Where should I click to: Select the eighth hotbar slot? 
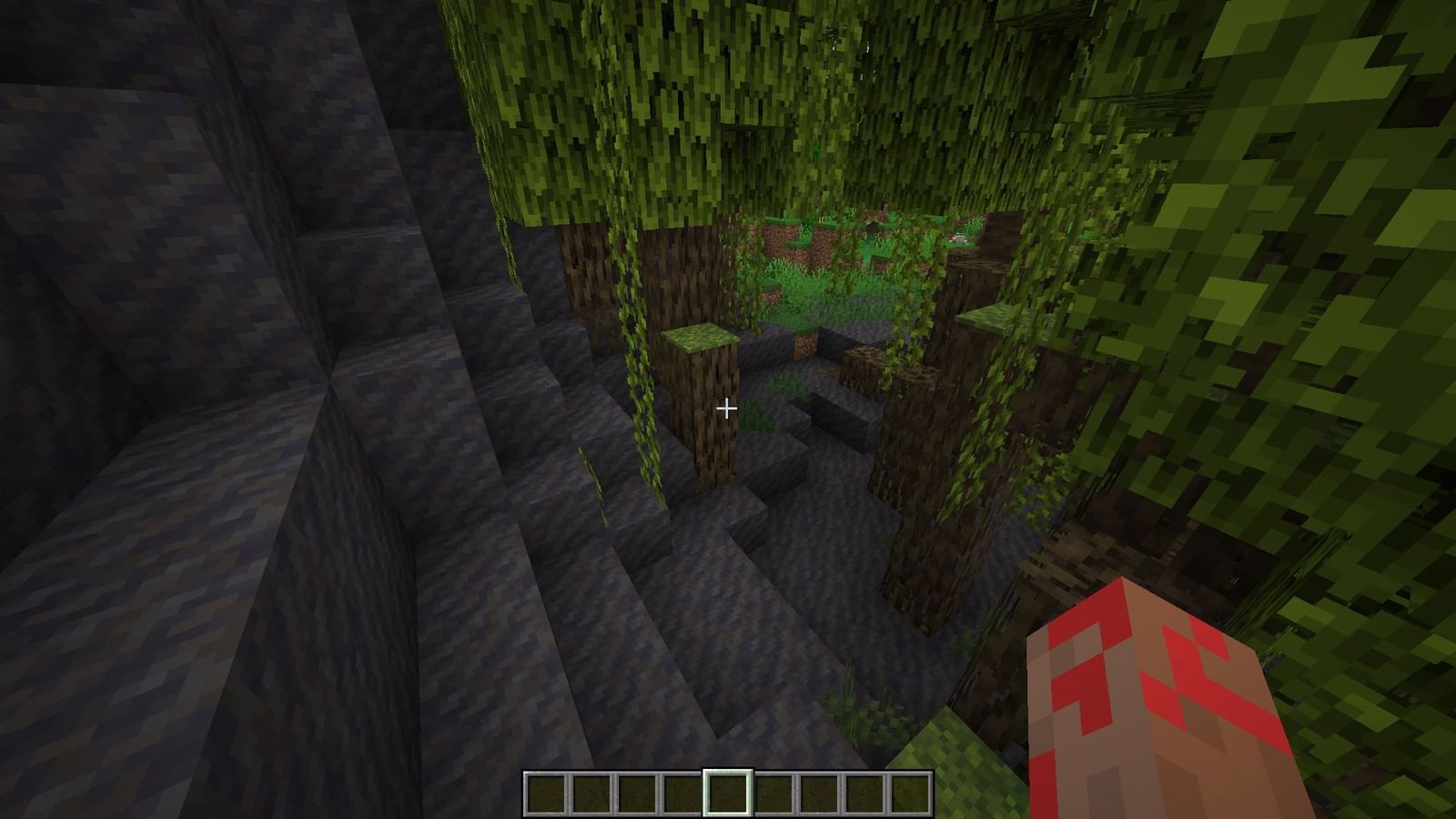click(x=861, y=792)
